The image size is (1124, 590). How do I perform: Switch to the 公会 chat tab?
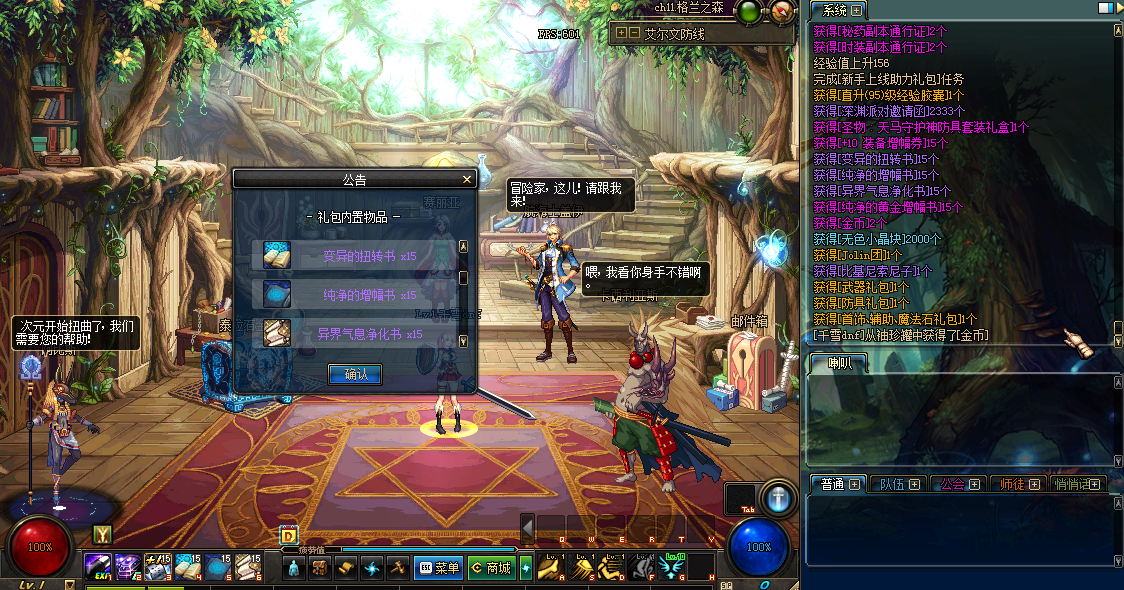[x=959, y=484]
